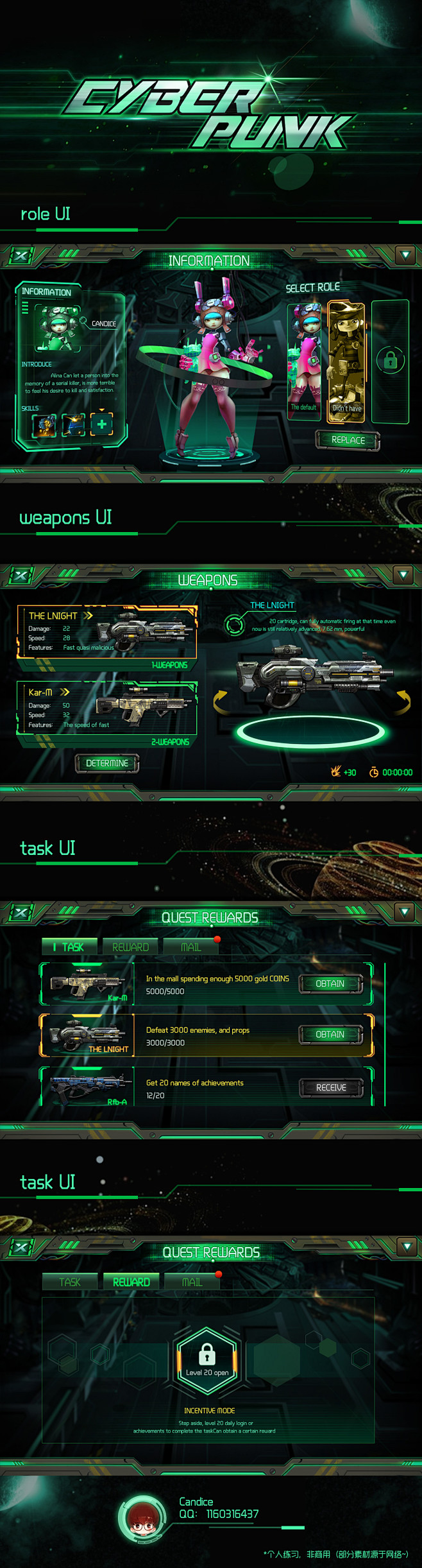Obtain the Defeat 3000 enemies reward

(330, 1034)
